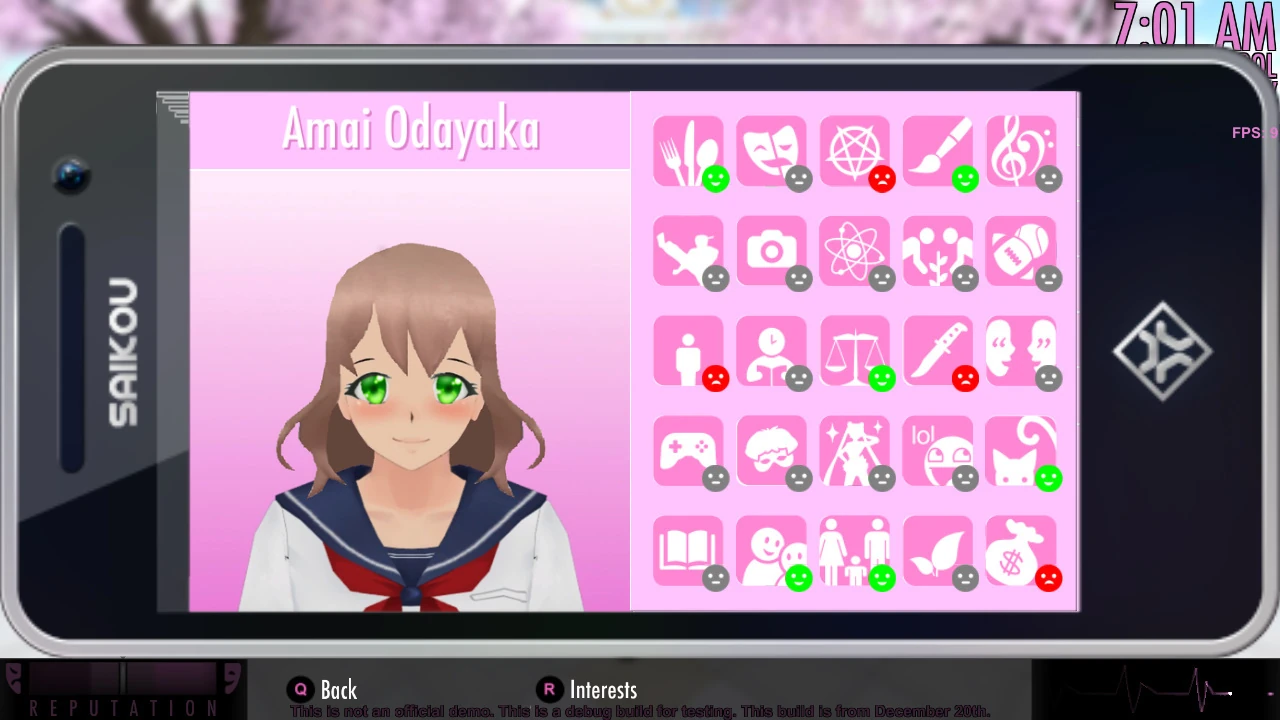Image resolution: width=1280 pixels, height=720 pixels.
Task: Toggle the neutral face under the camera icon
Action: pyautogui.click(x=799, y=279)
